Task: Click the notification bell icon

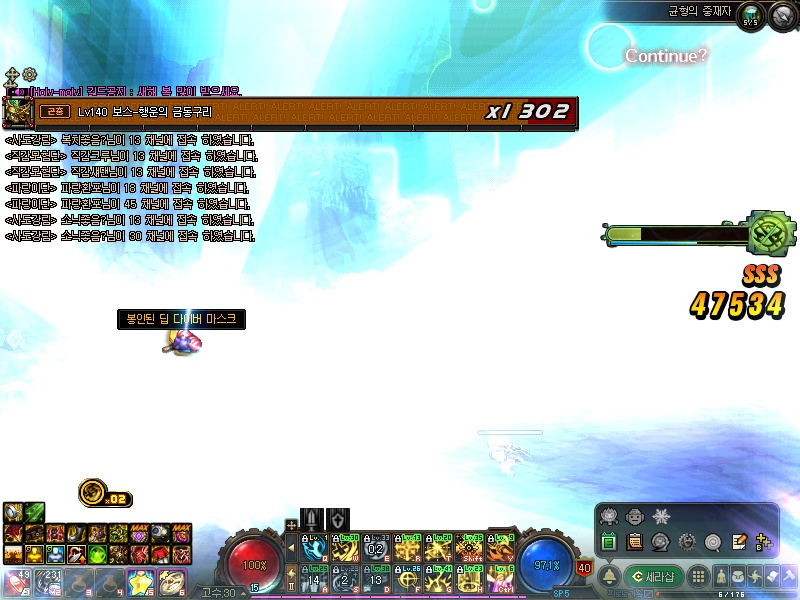Action: click(608, 576)
